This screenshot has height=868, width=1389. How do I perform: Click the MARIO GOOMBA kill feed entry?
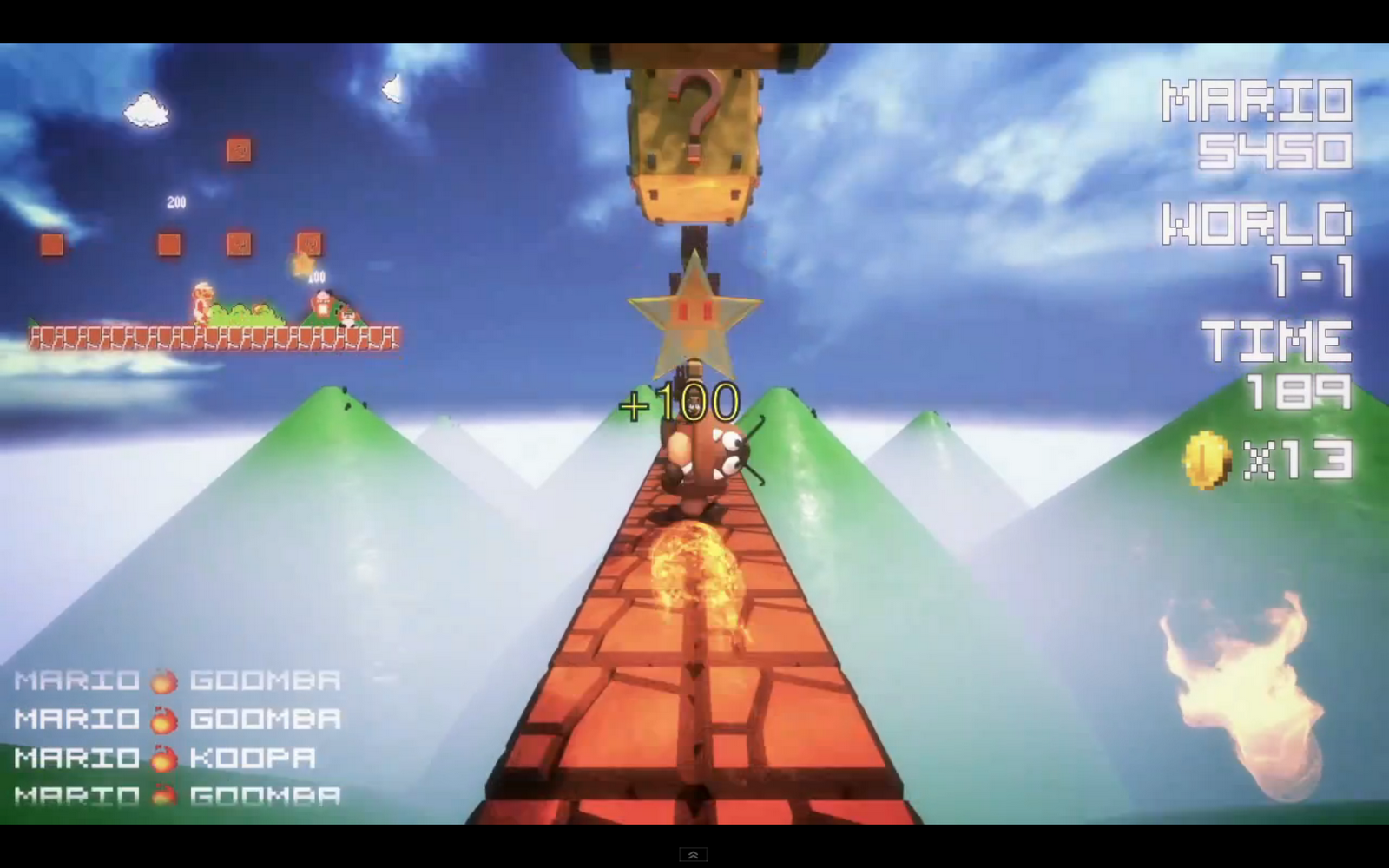174,681
